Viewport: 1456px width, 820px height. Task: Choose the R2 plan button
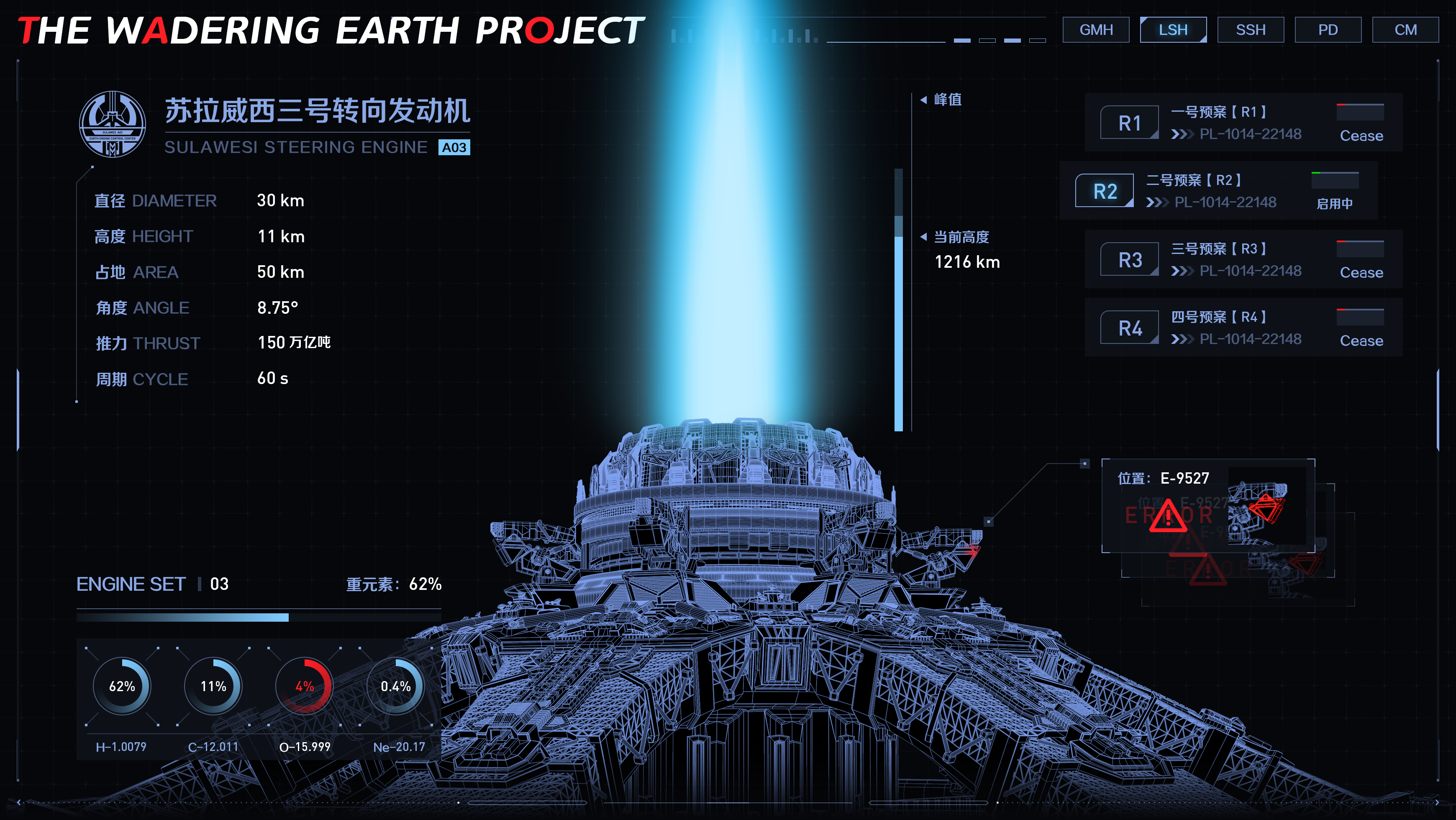pos(1105,191)
